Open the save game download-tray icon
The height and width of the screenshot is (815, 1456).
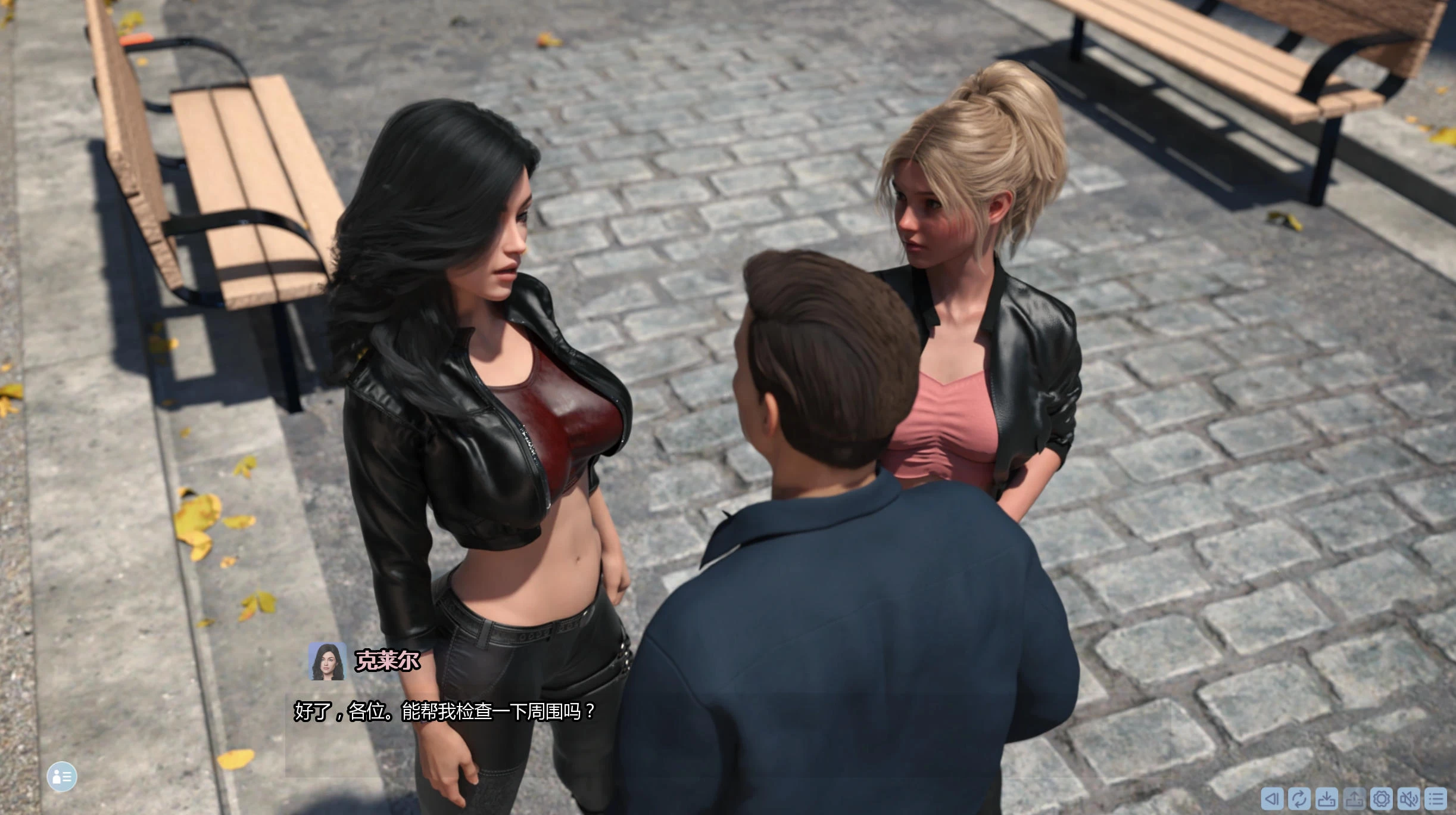point(1326,798)
